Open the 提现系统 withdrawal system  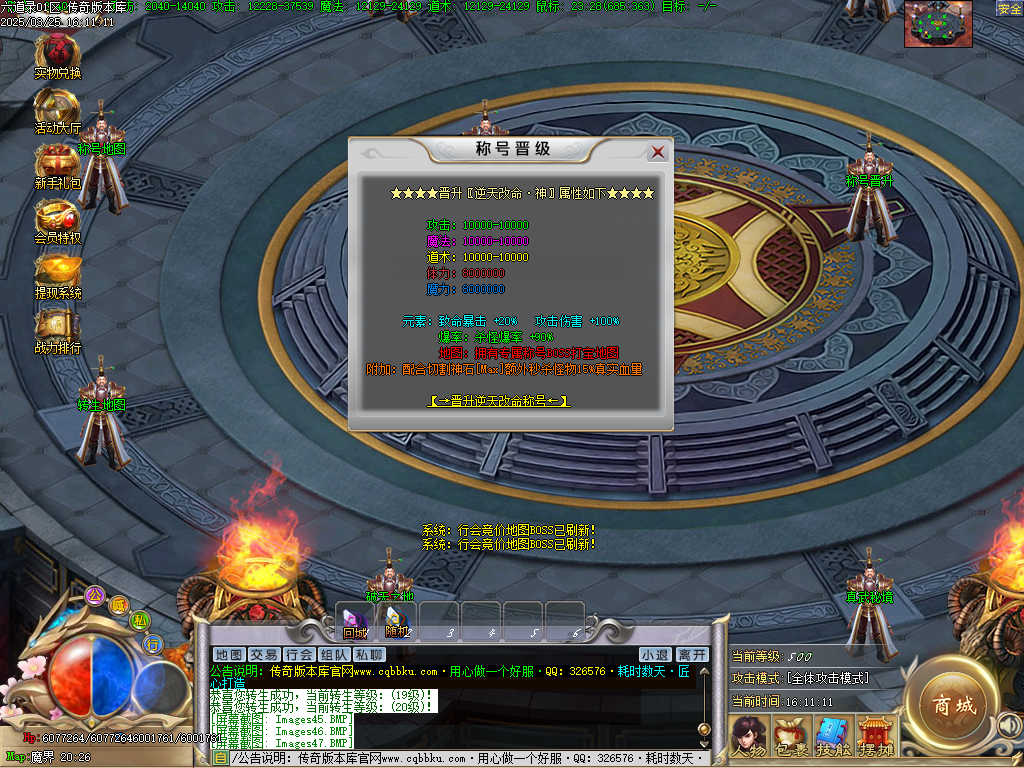pyautogui.click(x=57, y=272)
